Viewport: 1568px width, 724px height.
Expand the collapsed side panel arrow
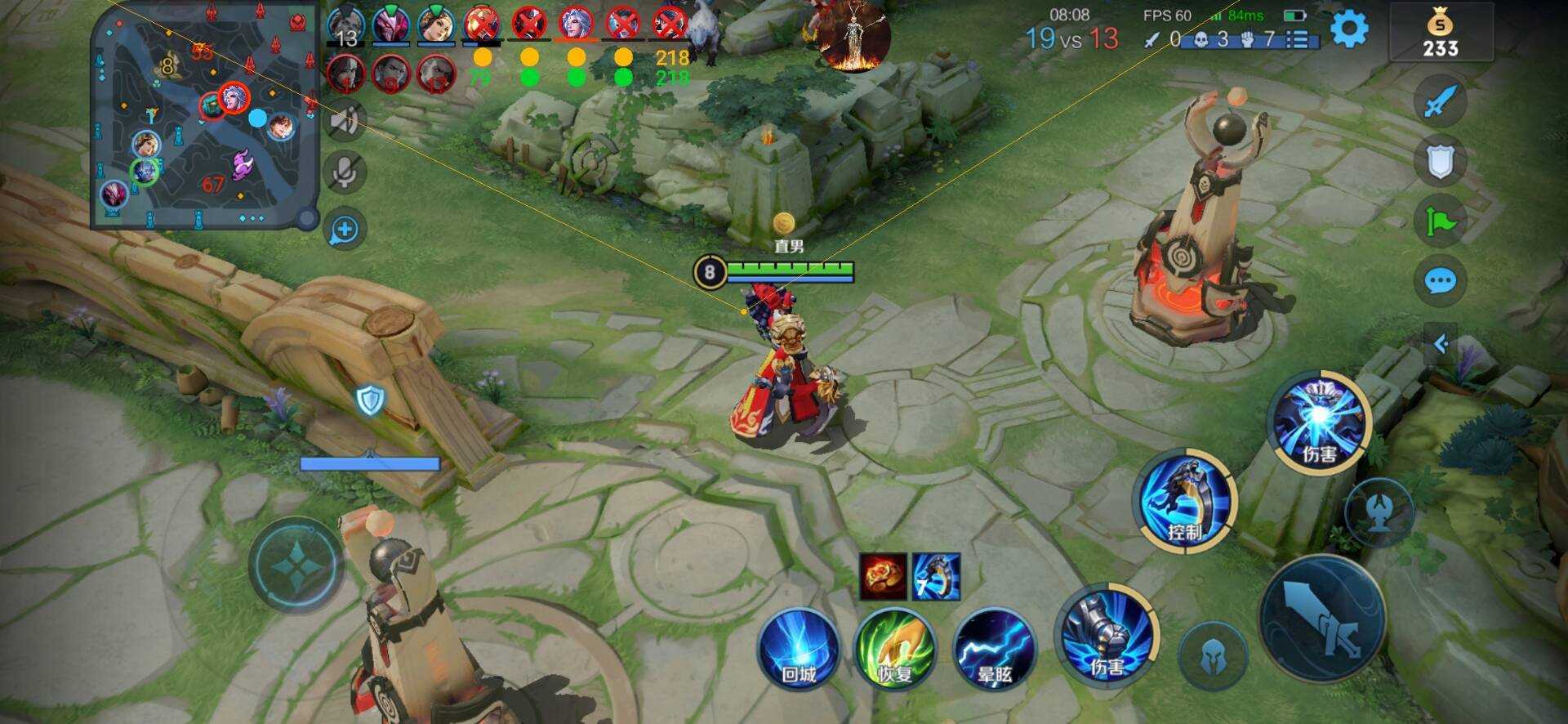pos(1441,344)
